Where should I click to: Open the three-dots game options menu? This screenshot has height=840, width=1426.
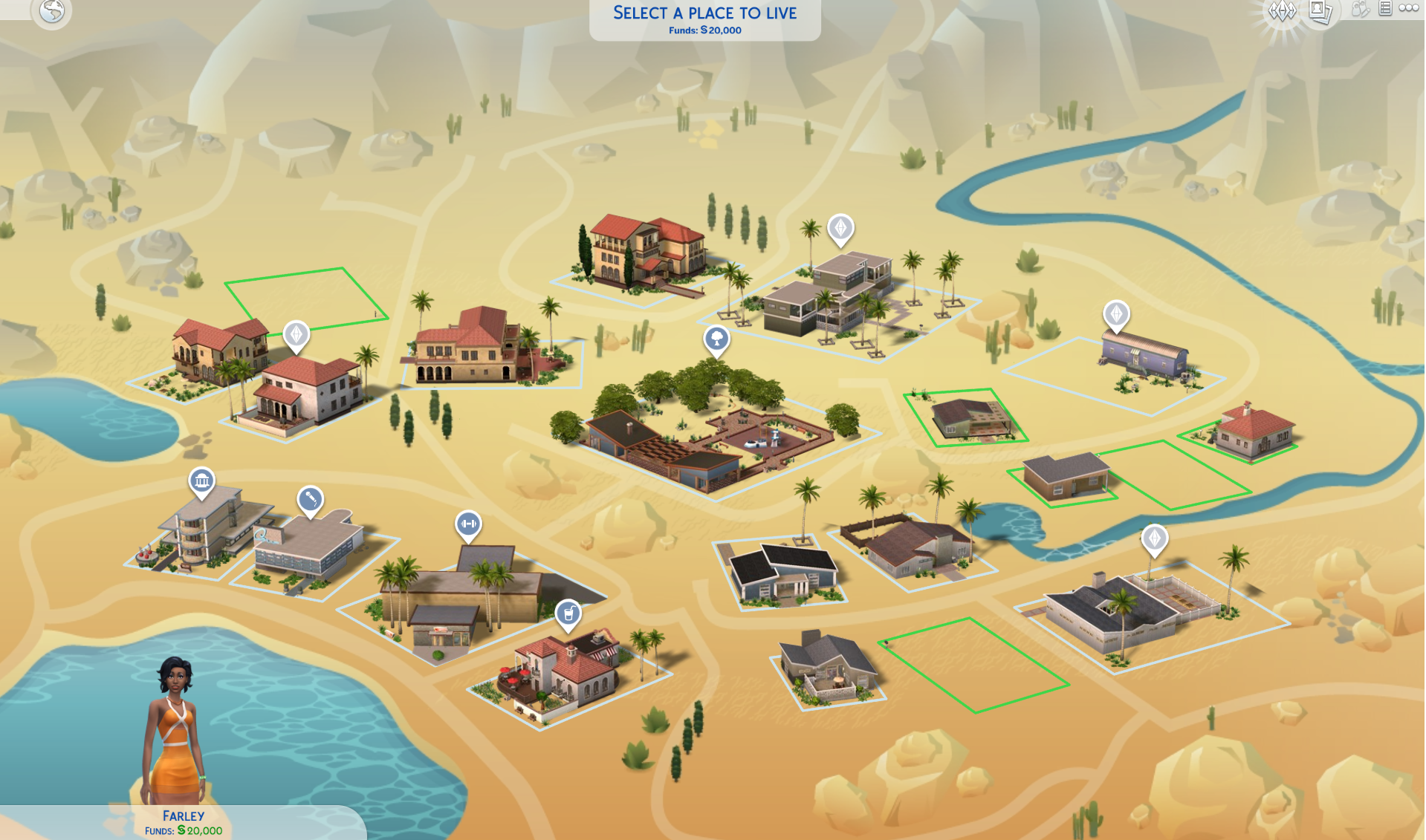[x=1409, y=9]
